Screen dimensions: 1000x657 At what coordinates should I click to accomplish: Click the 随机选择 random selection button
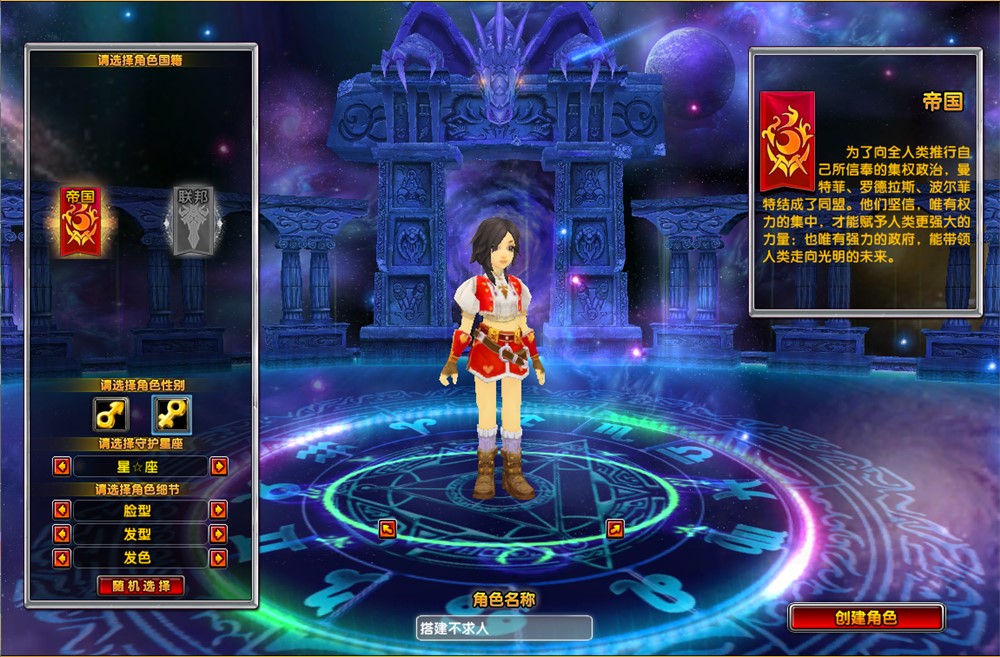coord(141,586)
